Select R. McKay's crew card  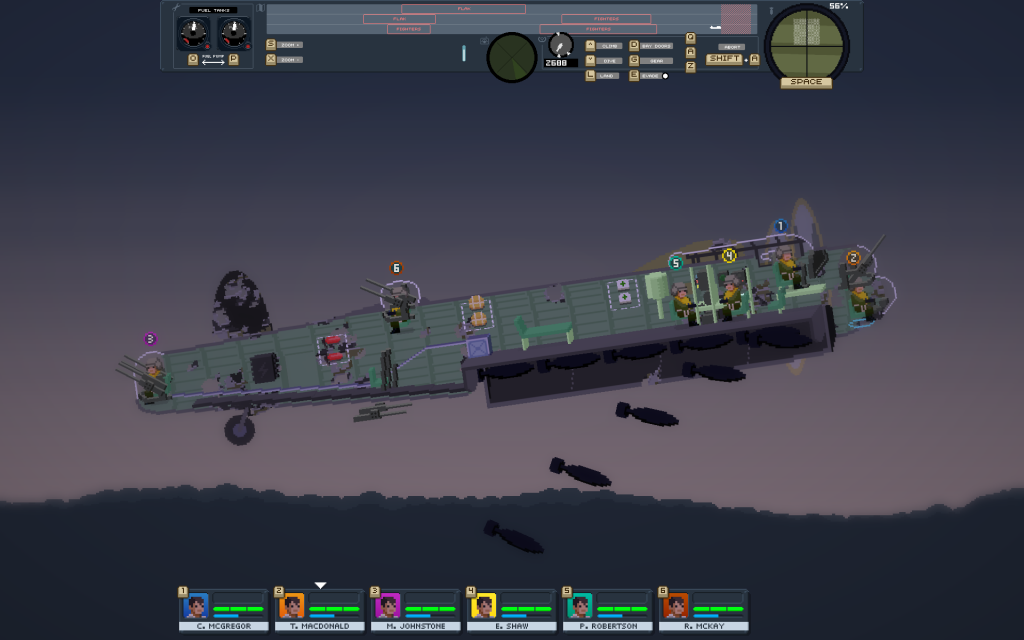[703, 610]
